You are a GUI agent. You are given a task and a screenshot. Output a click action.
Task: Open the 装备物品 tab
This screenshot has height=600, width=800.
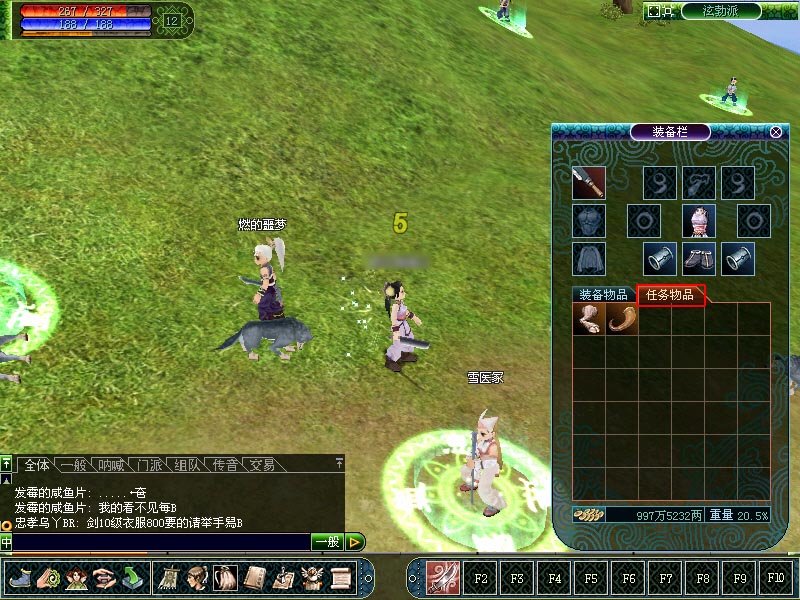(603, 295)
